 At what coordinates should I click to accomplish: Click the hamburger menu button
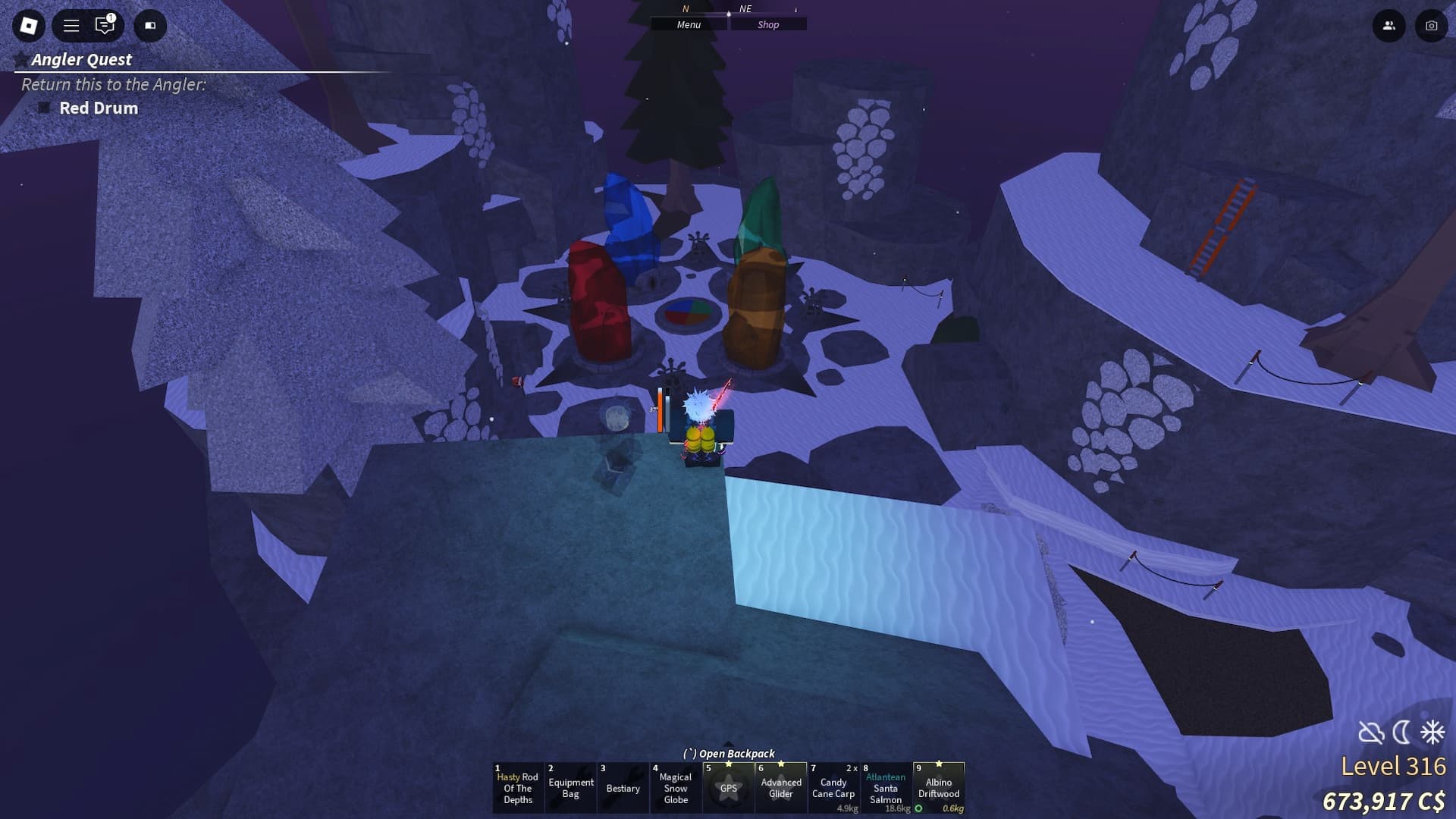point(70,26)
